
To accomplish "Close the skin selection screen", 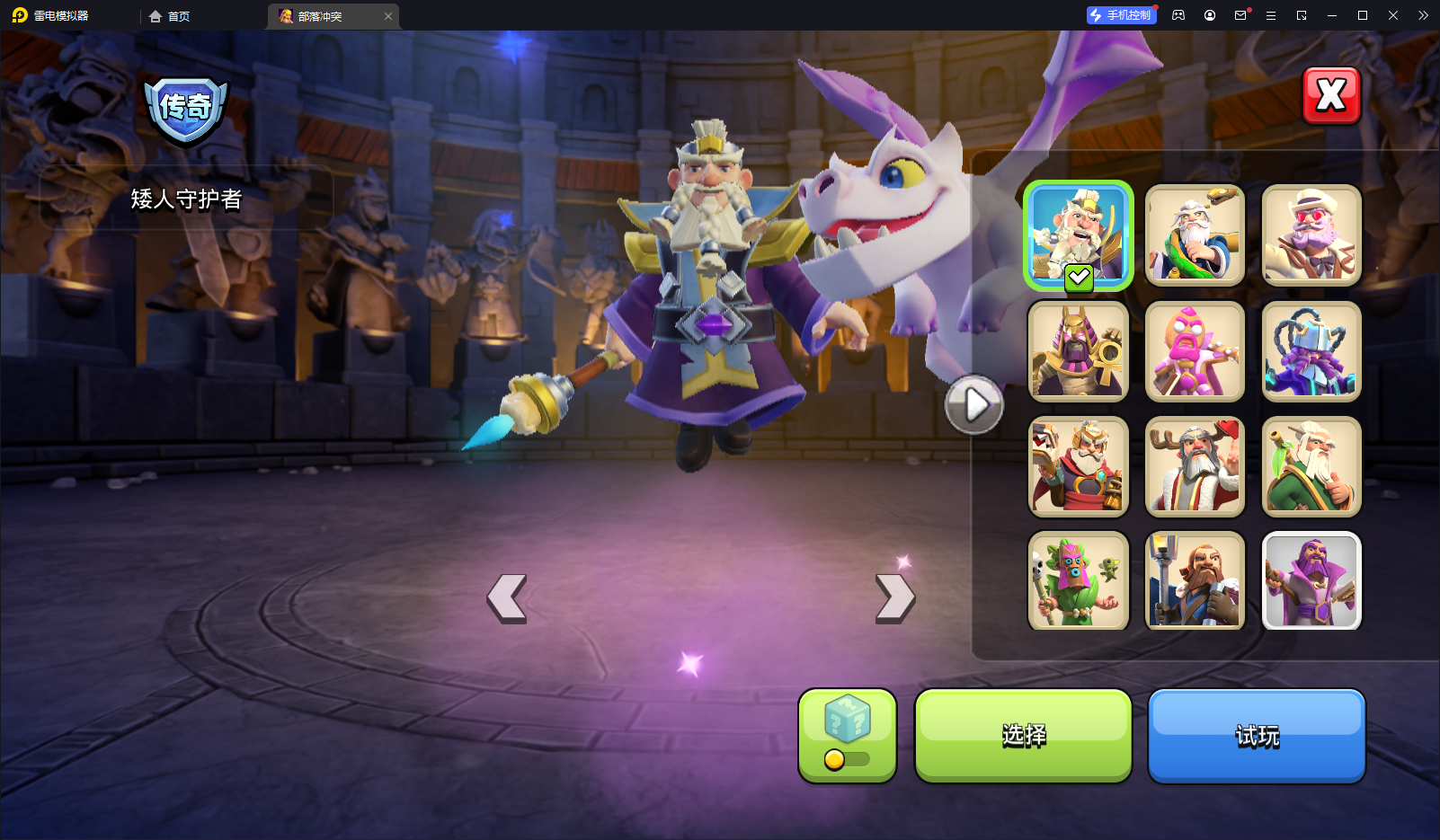I will (1331, 95).
